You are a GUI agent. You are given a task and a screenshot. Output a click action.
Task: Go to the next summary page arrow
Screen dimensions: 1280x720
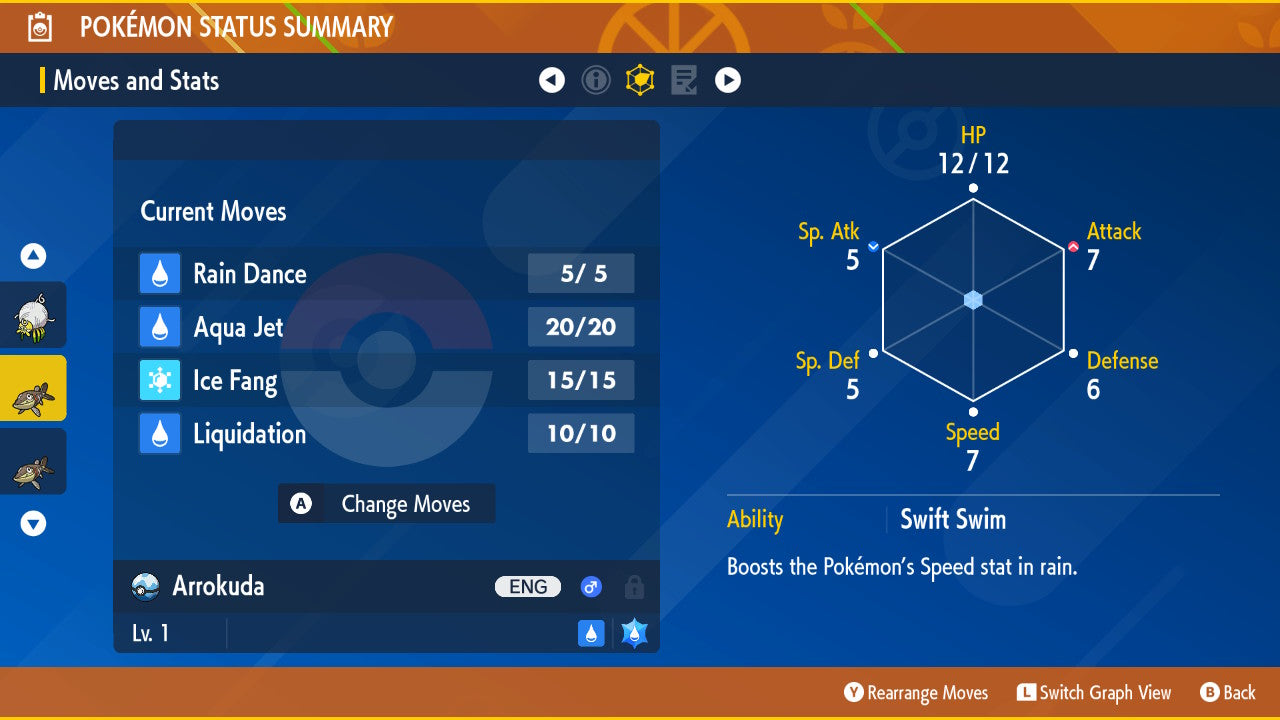(x=728, y=80)
